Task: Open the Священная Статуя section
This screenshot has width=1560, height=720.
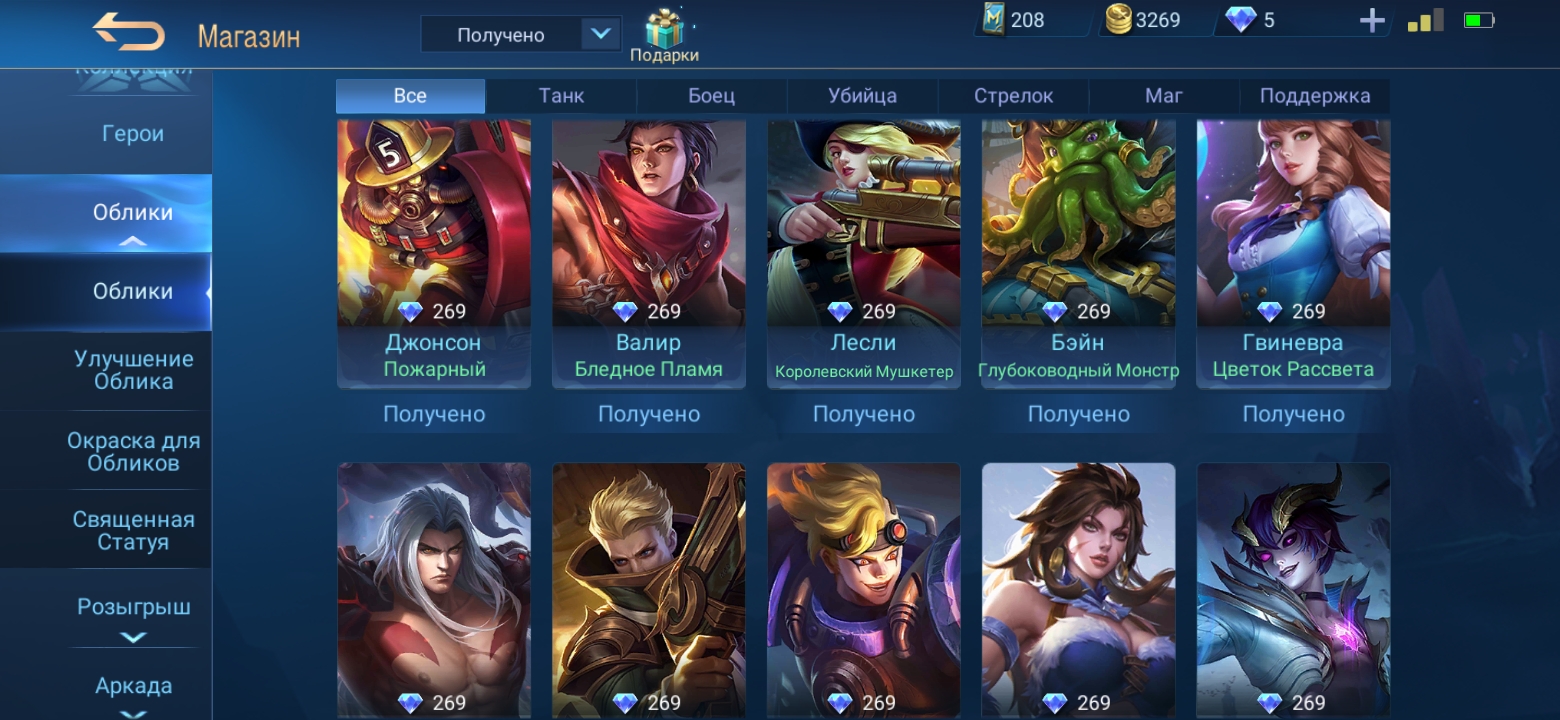Action: [133, 531]
